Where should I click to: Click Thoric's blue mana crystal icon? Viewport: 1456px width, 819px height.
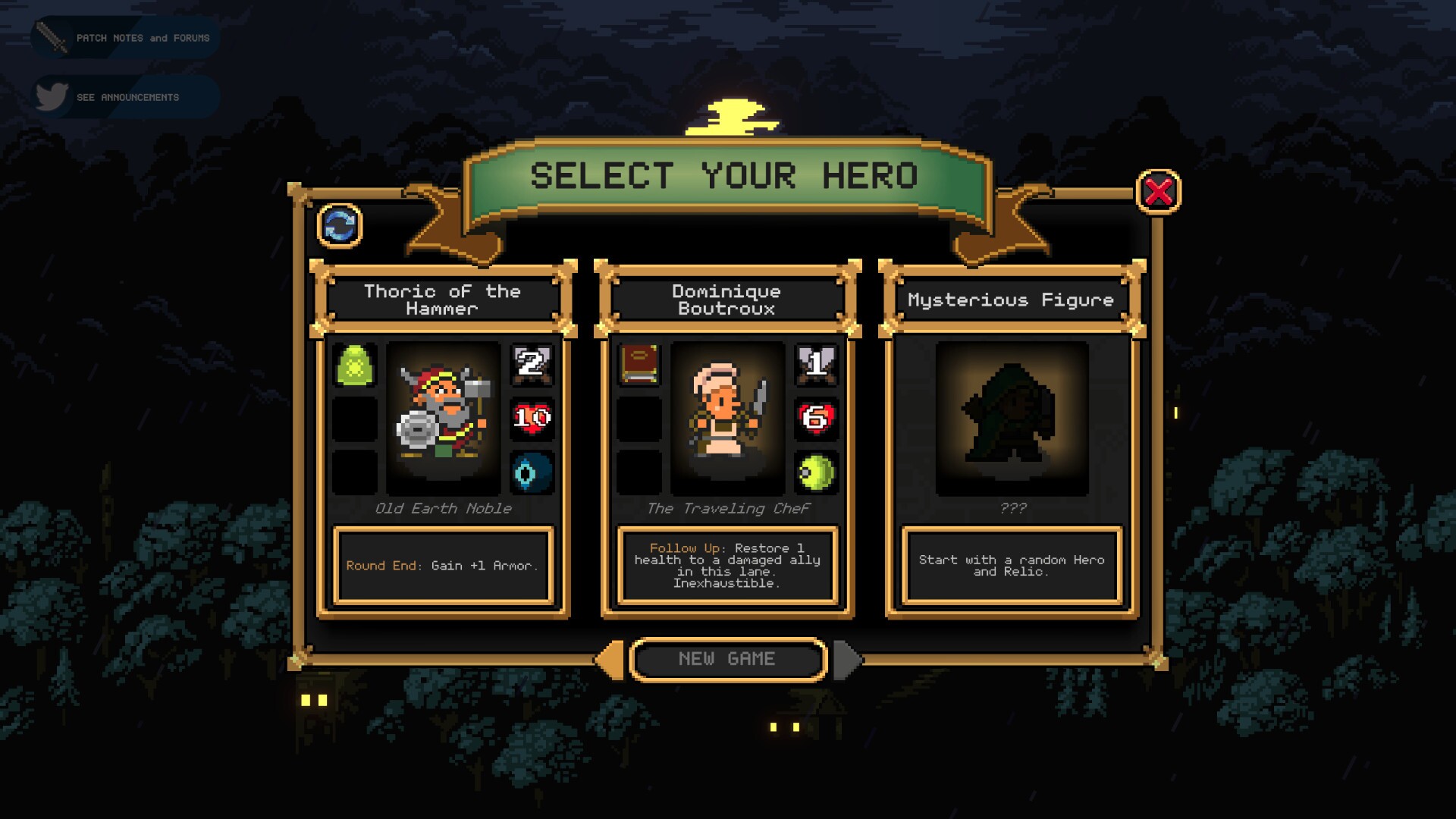(x=532, y=472)
